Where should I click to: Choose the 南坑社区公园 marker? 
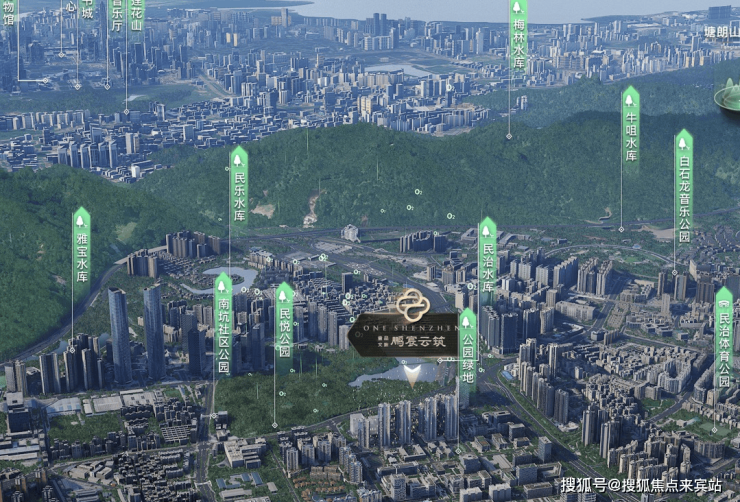[x=223, y=324]
